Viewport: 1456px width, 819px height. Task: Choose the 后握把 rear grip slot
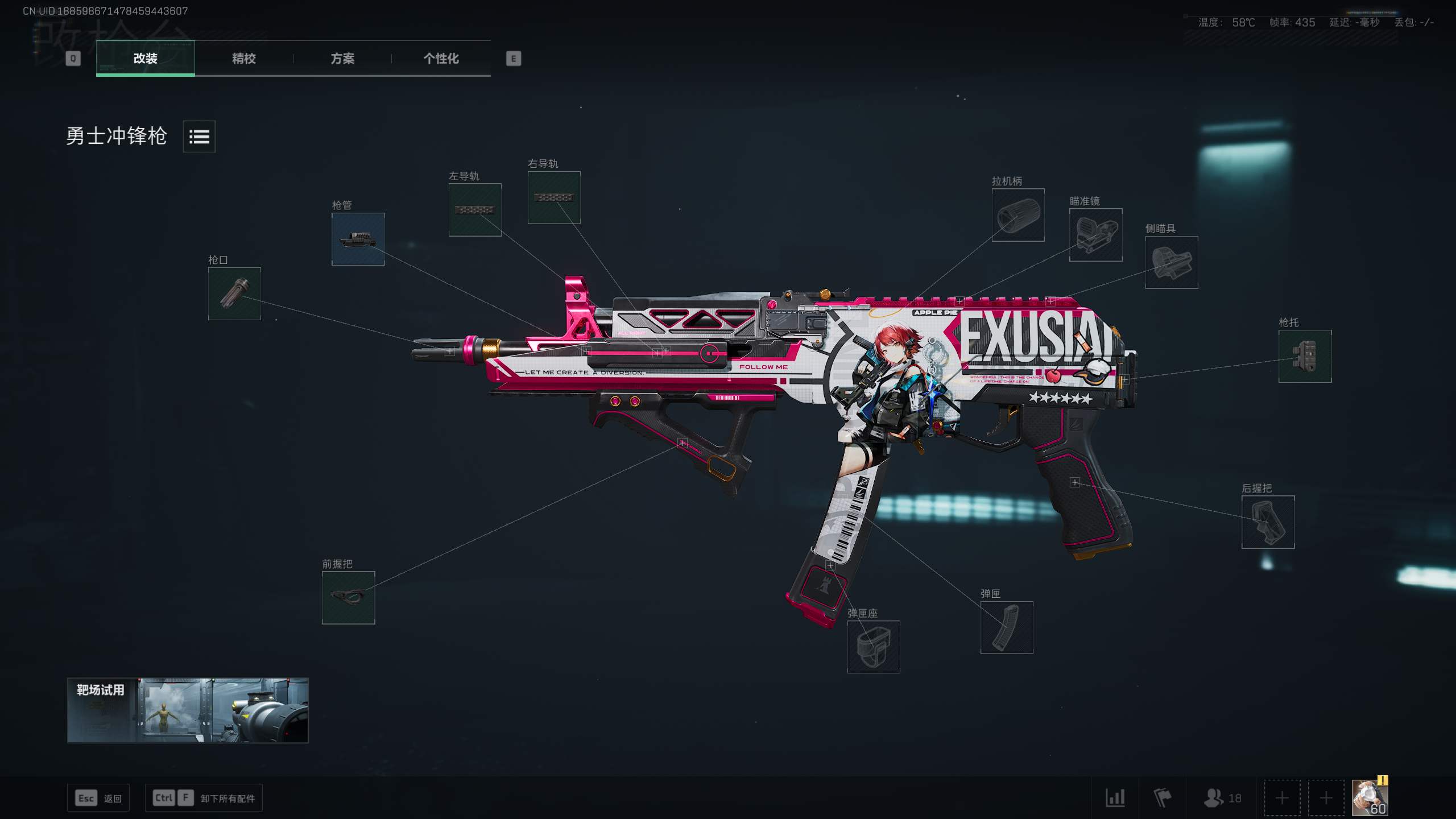pyautogui.click(x=1268, y=522)
